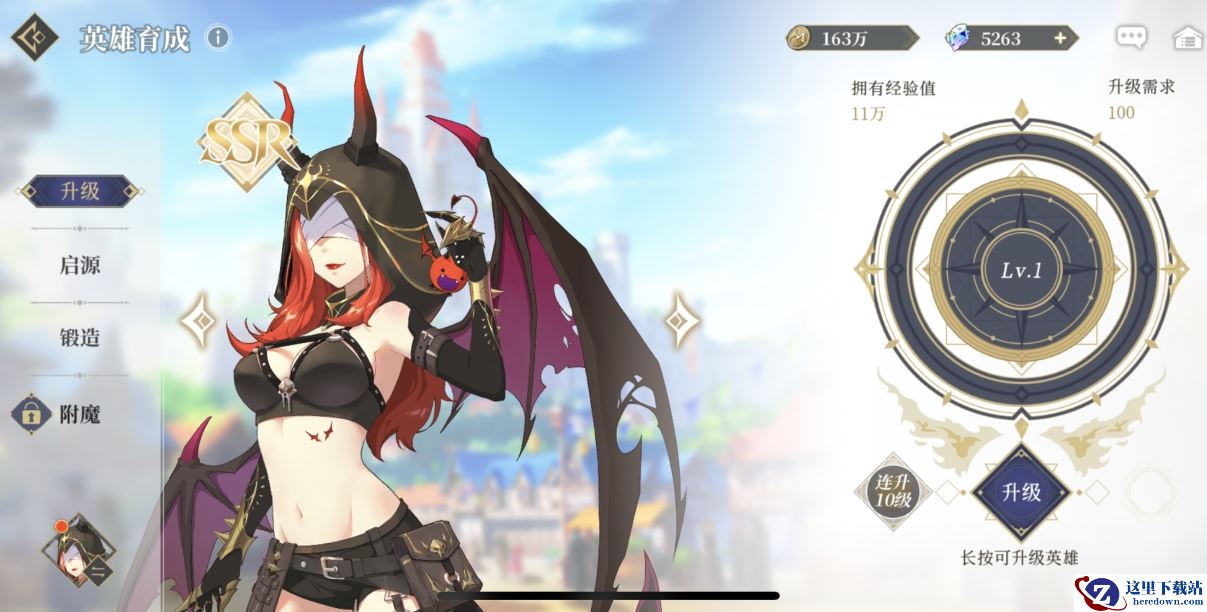Add more diamonds with the plus button
Screen dimensions: 1207x612
(x=1060, y=38)
